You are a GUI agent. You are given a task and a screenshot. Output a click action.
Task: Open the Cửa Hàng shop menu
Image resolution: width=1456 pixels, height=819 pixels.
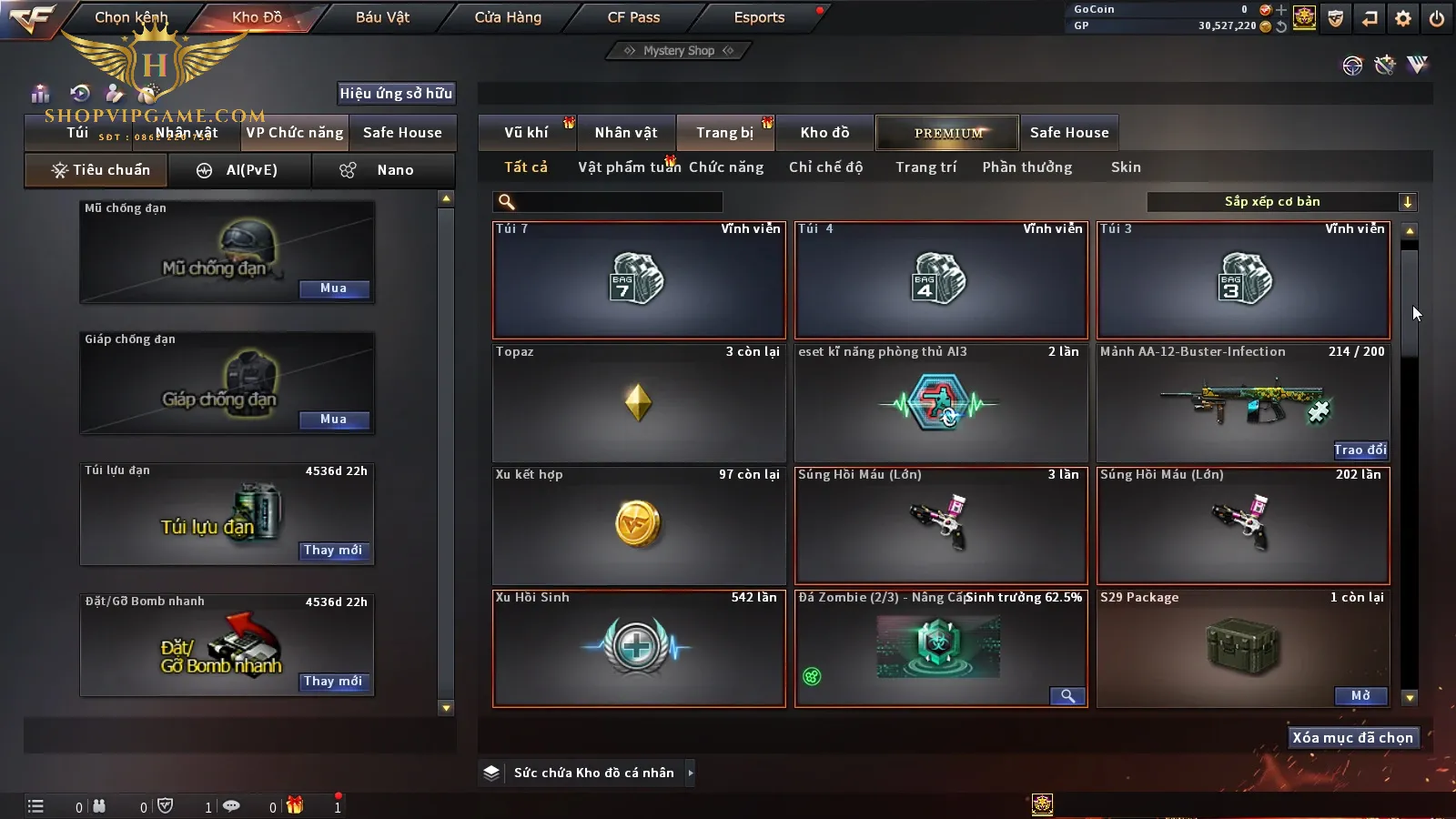(x=508, y=17)
